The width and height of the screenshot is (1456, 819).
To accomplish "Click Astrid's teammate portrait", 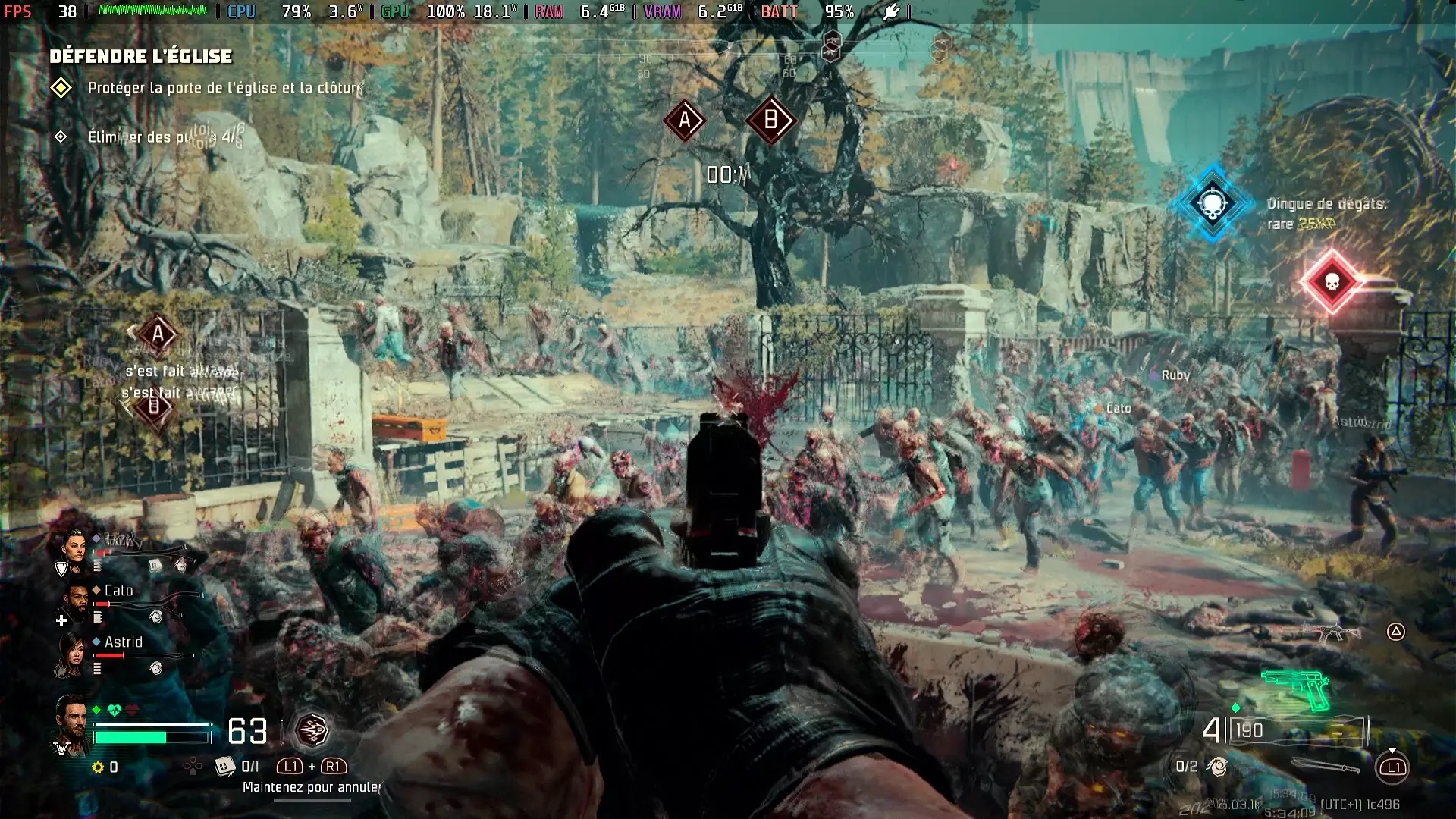I will [74, 653].
